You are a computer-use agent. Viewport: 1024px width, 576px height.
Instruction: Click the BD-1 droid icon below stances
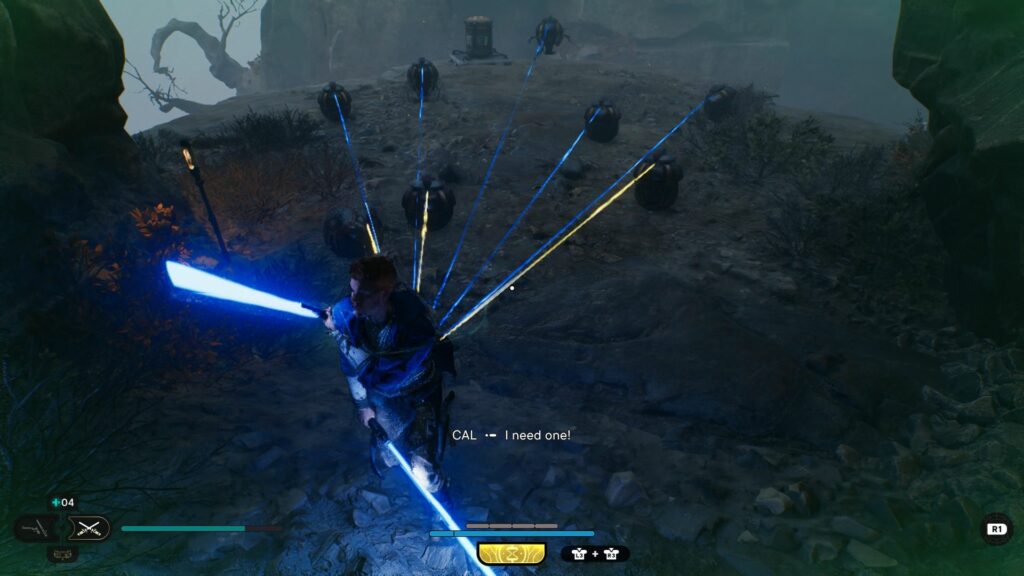(62, 553)
